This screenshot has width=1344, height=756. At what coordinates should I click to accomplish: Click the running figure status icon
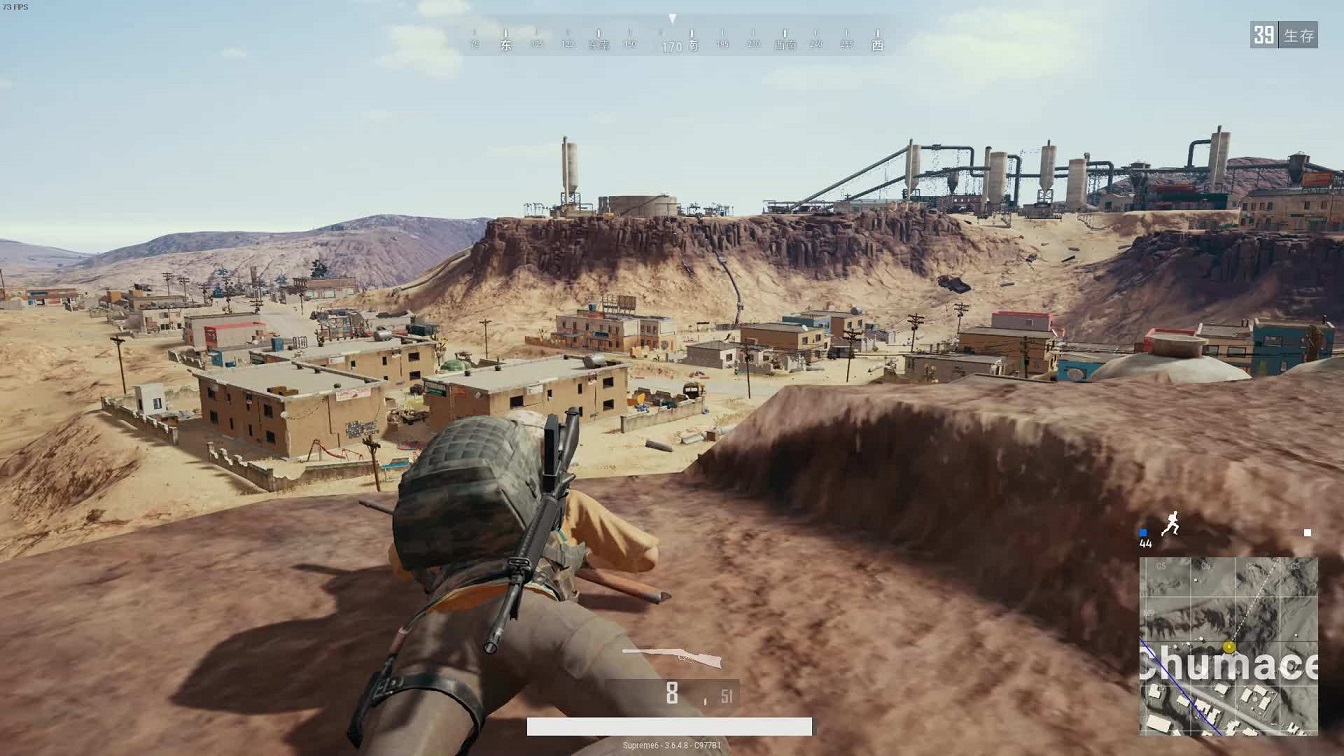1170,525
